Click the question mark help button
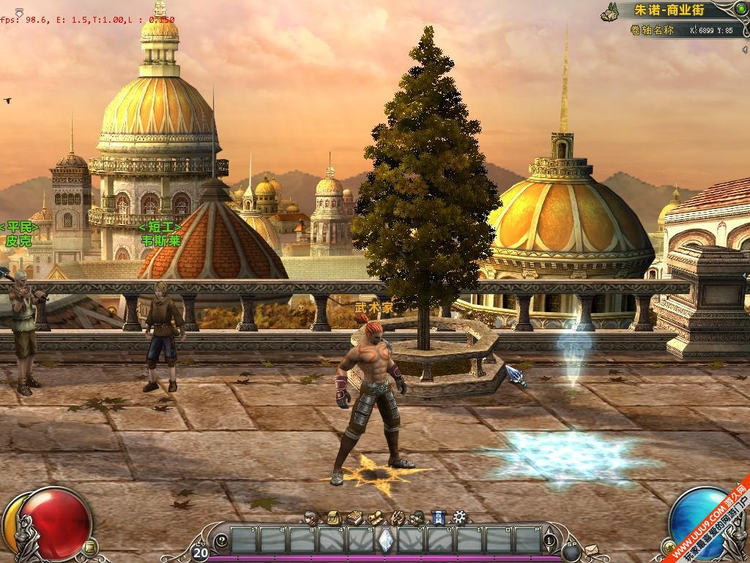Viewport: 750px width, 563px height. pos(222,541)
